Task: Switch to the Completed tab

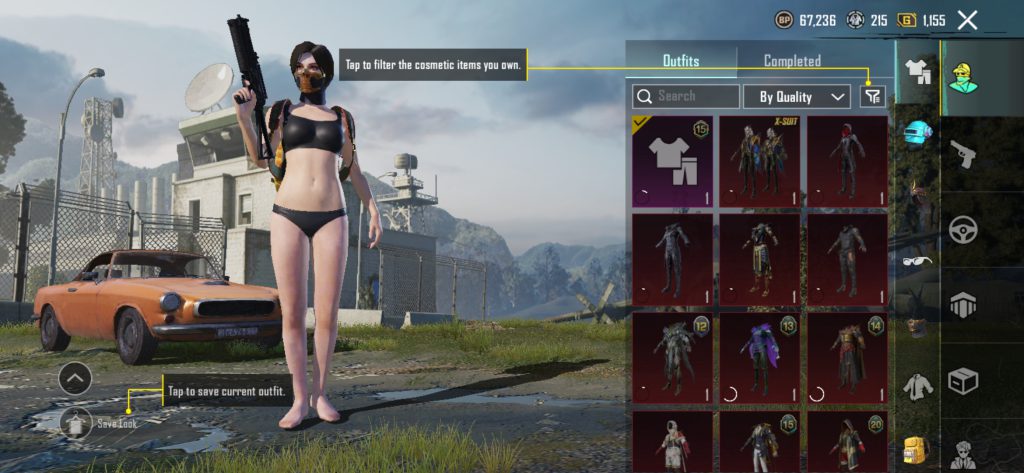Action: [792, 61]
